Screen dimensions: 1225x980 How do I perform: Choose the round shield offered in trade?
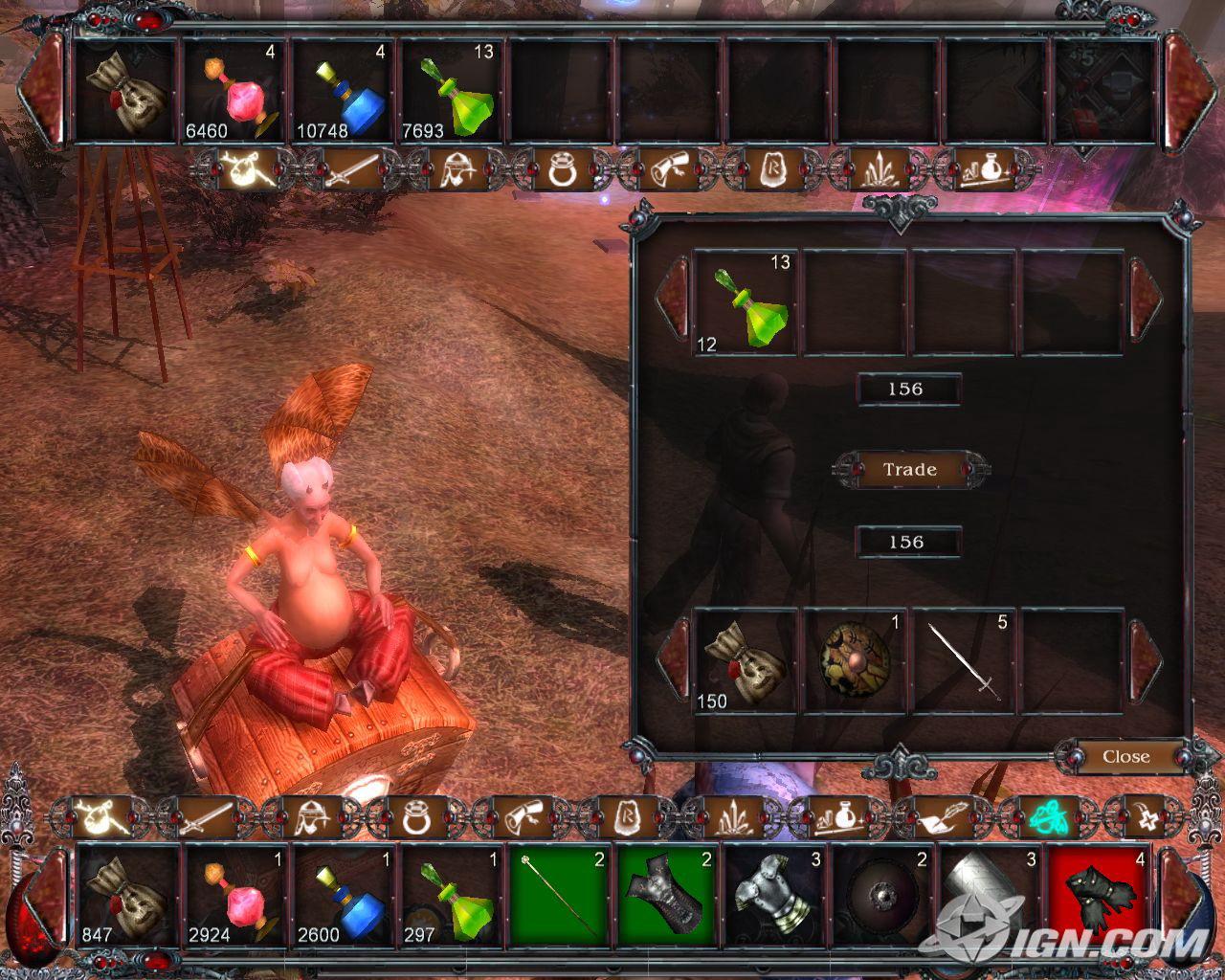pos(855,660)
